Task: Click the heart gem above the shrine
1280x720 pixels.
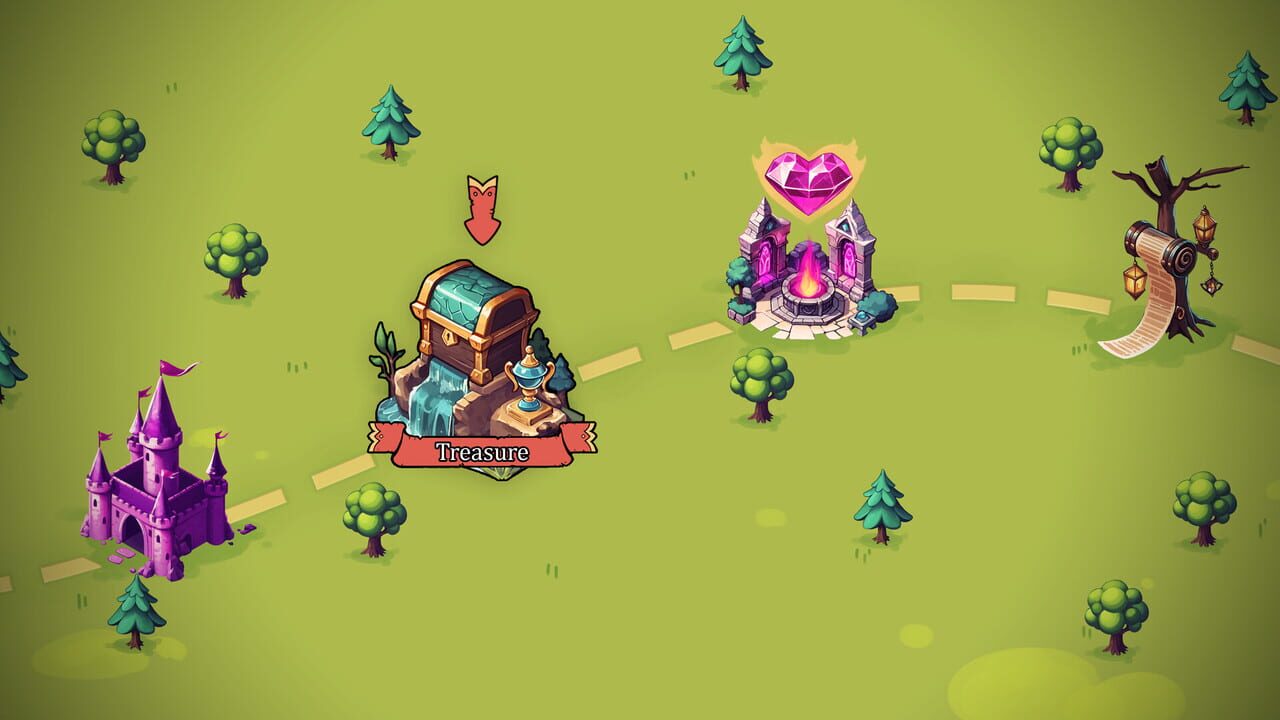Action: coord(806,182)
